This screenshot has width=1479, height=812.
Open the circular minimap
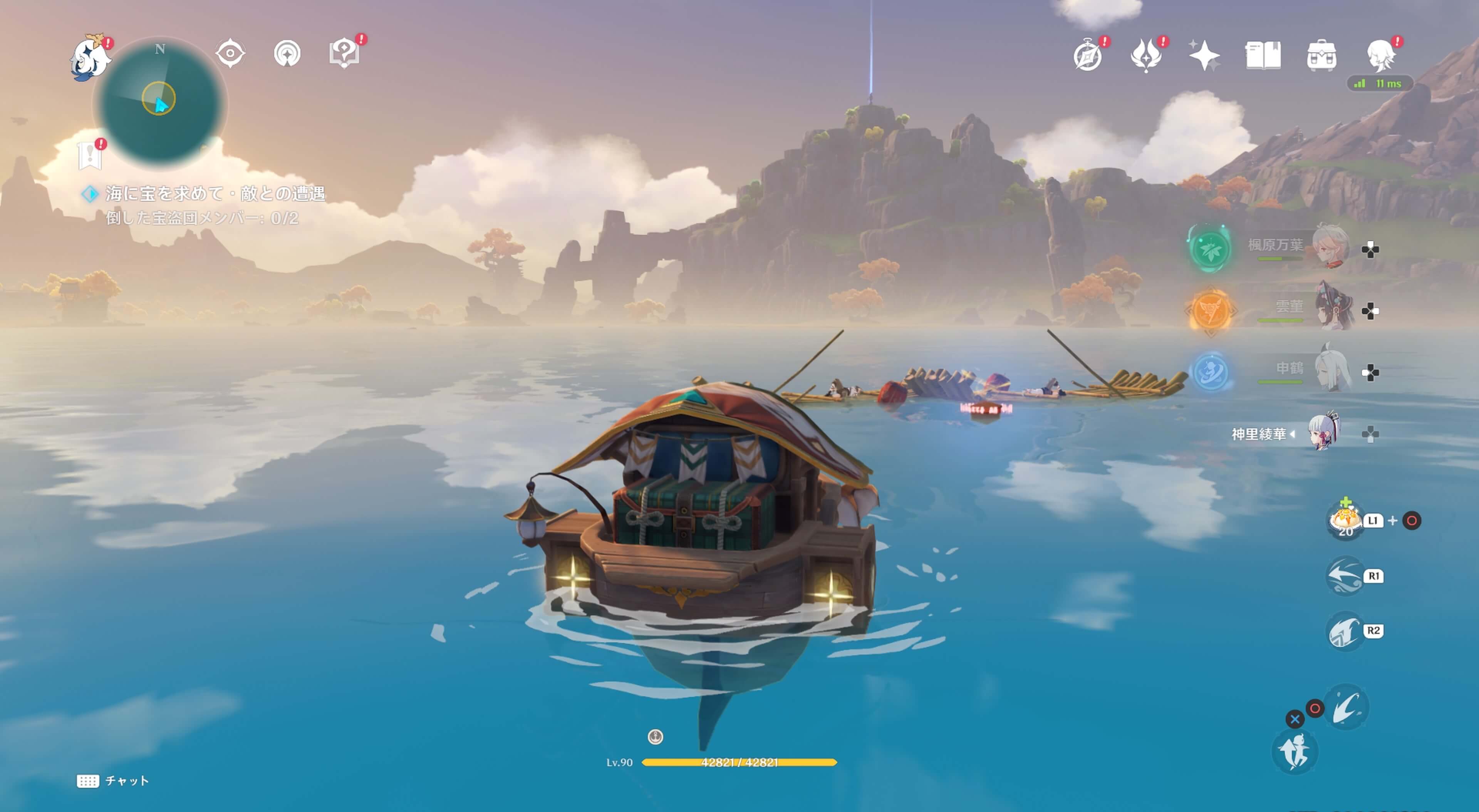(160, 103)
